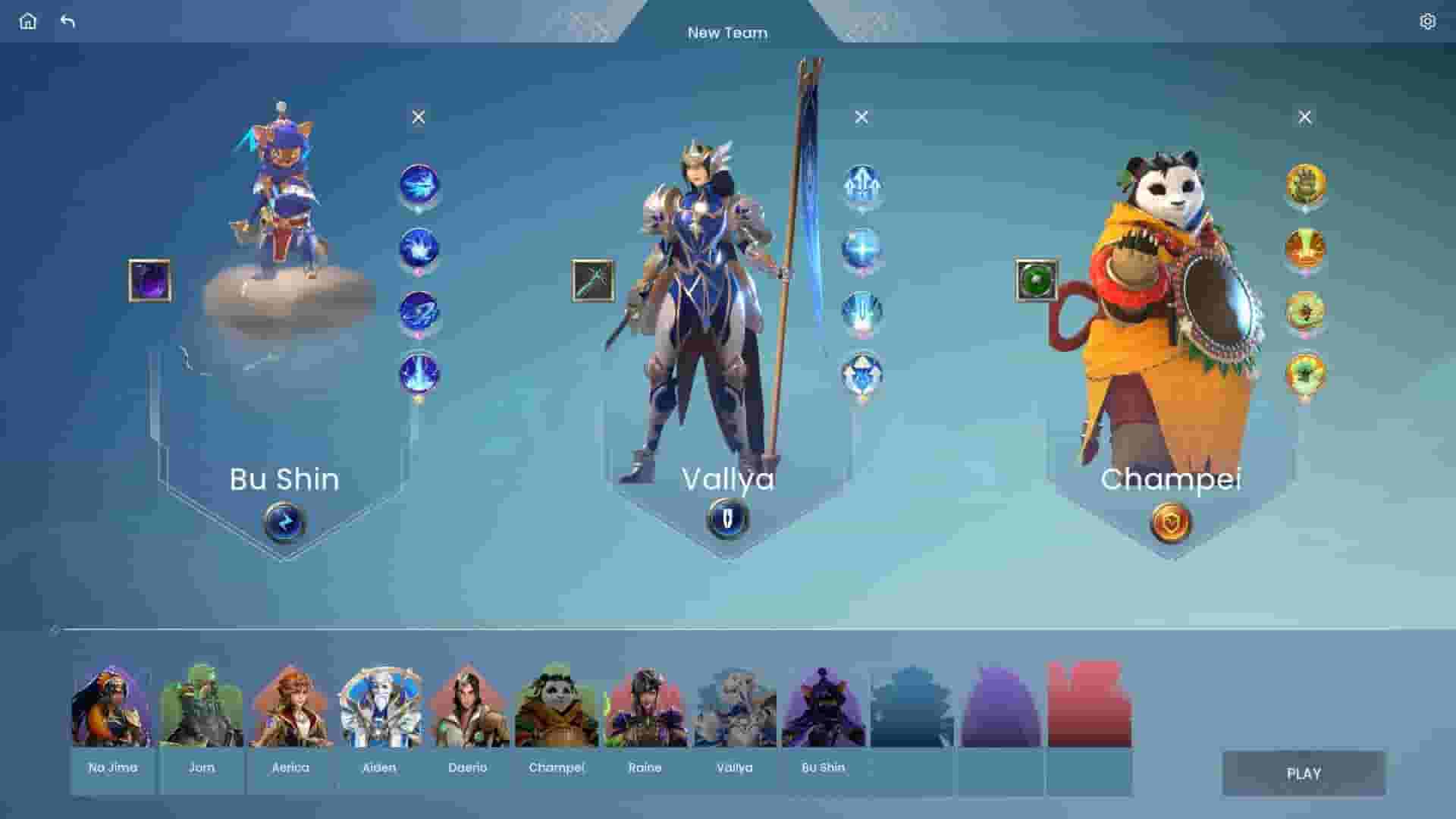Click Bu Shin's lightning role emblem
Image resolution: width=1456 pixels, height=819 pixels.
click(284, 523)
